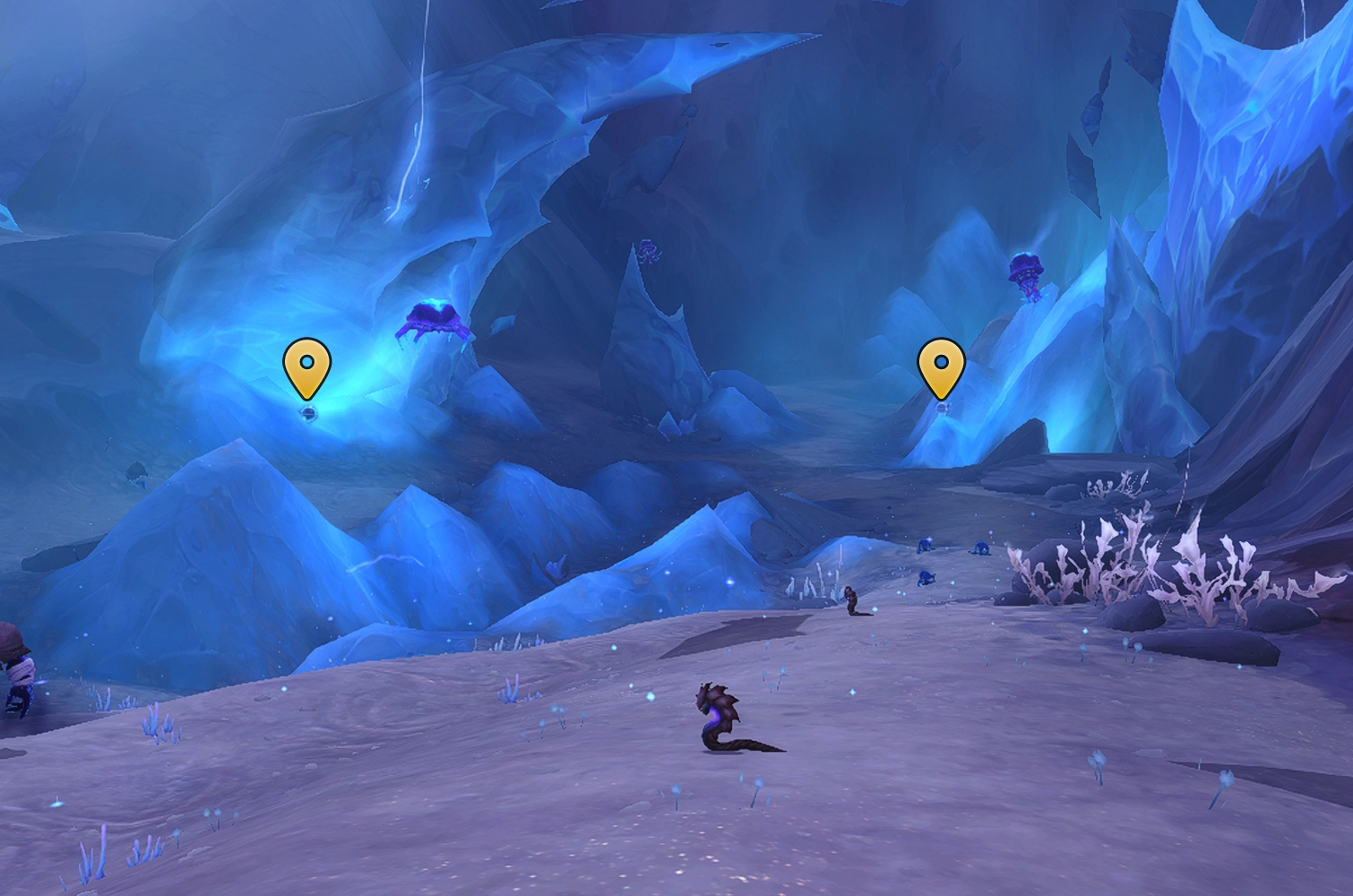Select the yellow pin beneath the floating jellyfish

(941, 366)
